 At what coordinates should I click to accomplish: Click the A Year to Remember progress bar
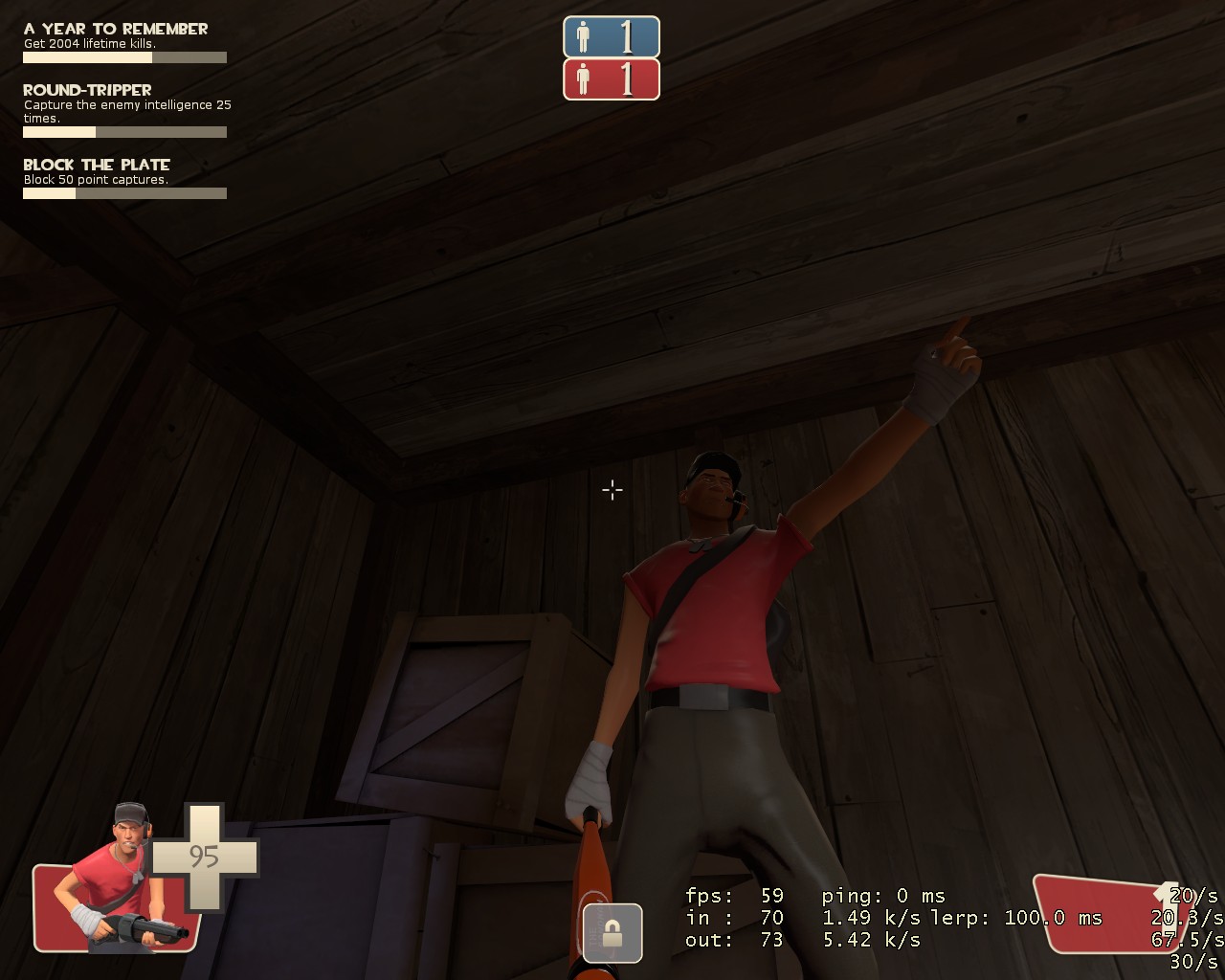(x=124, y=57)
